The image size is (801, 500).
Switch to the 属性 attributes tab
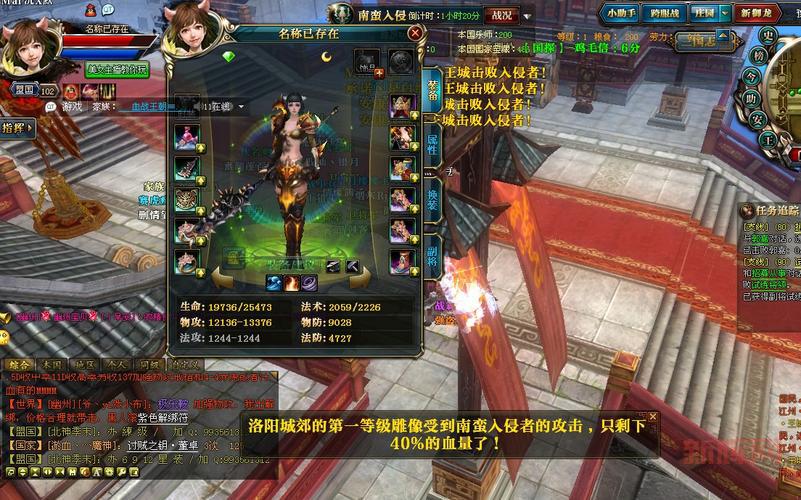pos(432,144)
